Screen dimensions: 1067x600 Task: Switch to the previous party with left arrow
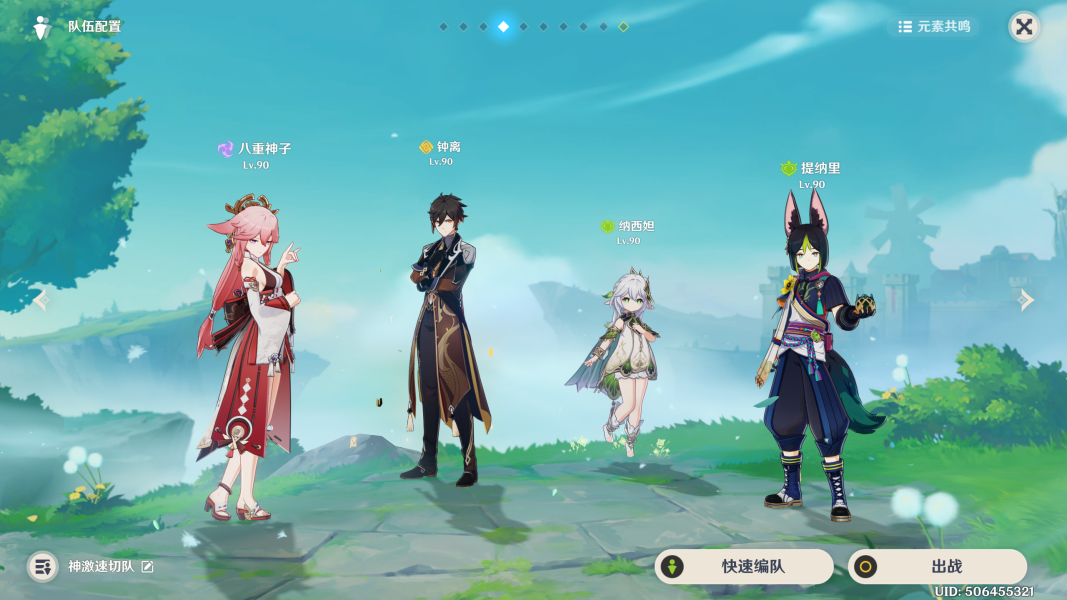(41, 300)
